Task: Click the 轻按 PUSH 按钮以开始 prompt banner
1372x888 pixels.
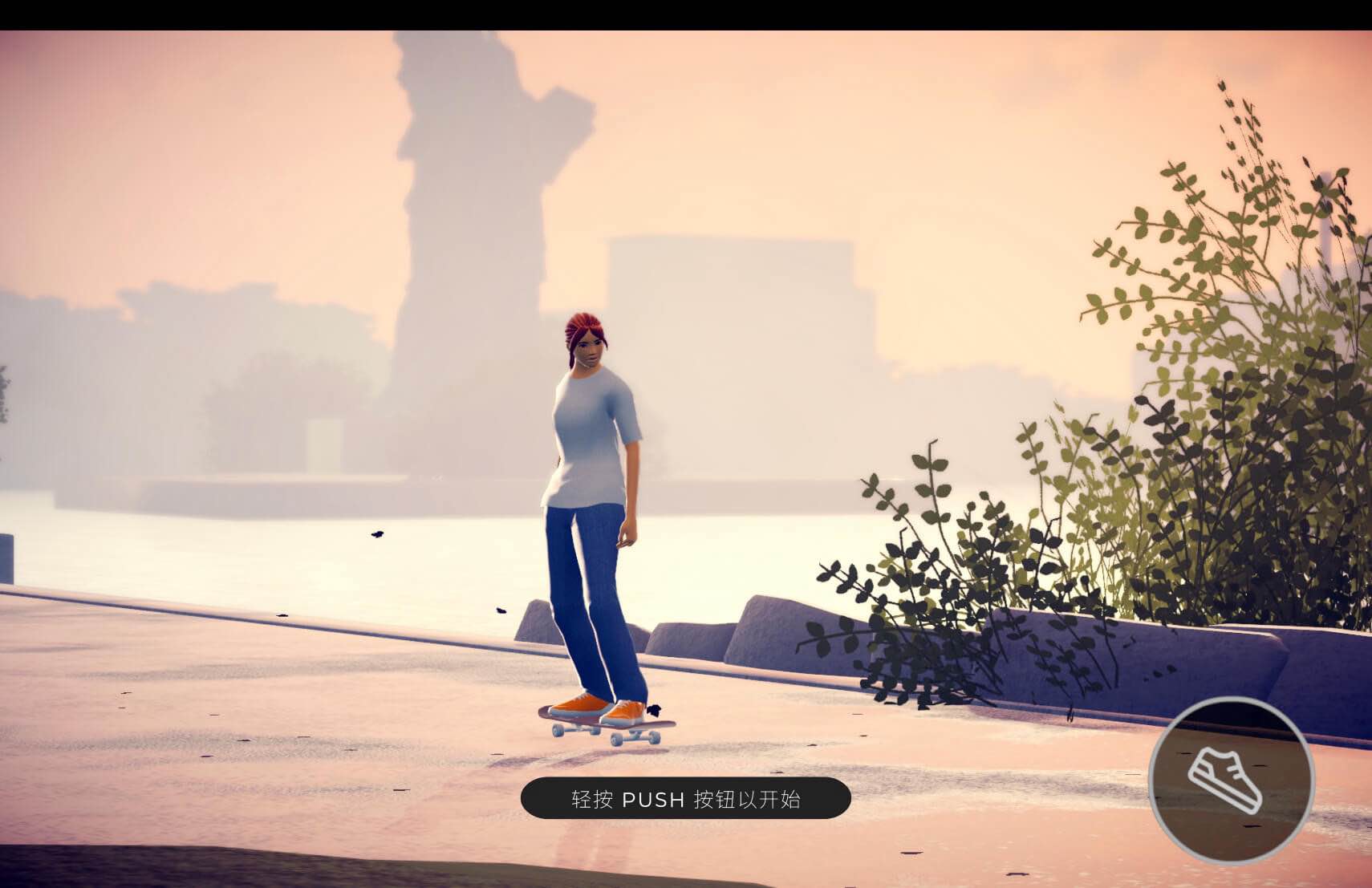Action: tap(686, 799)
